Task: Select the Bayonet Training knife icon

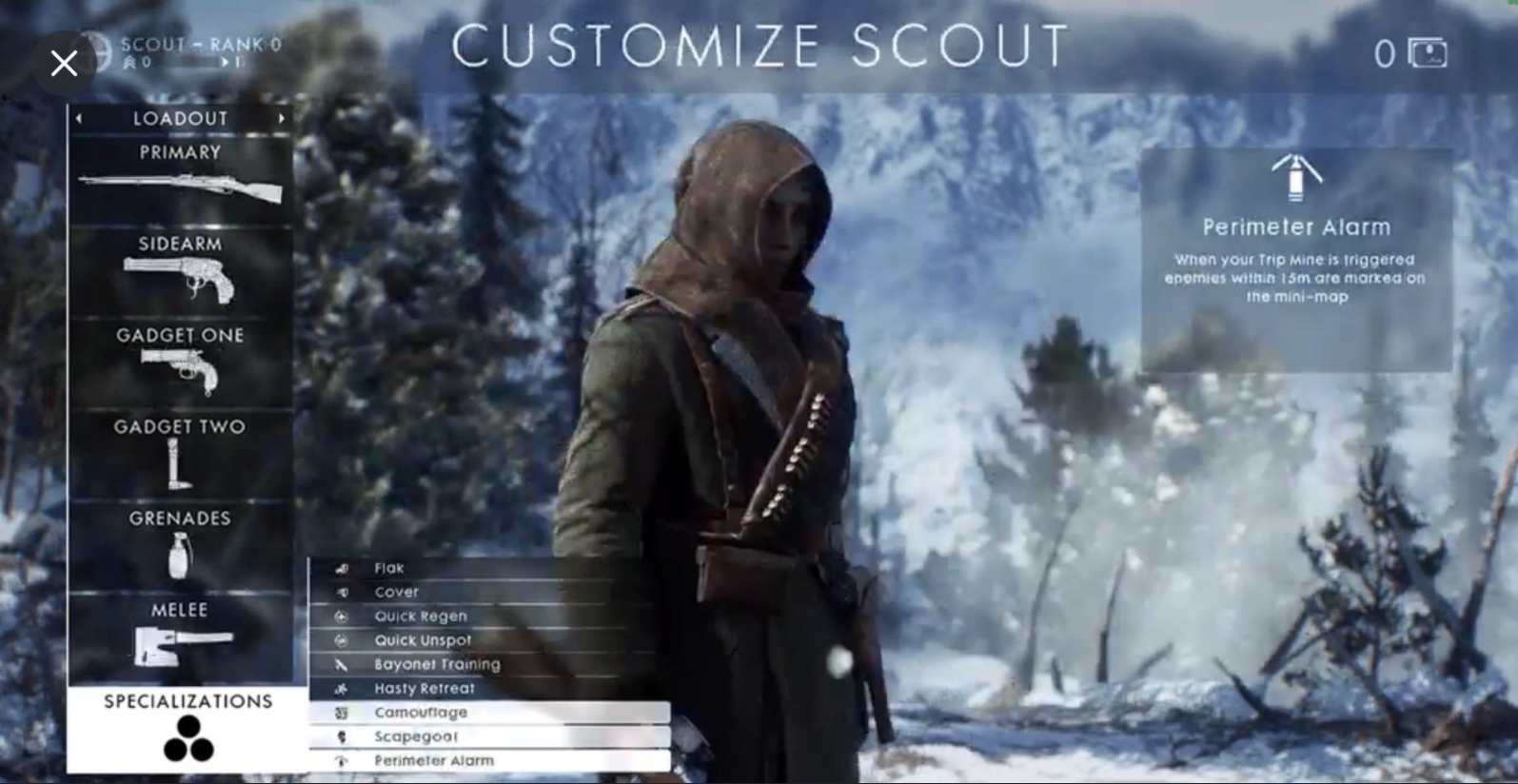Action: [x=340, y=664]
